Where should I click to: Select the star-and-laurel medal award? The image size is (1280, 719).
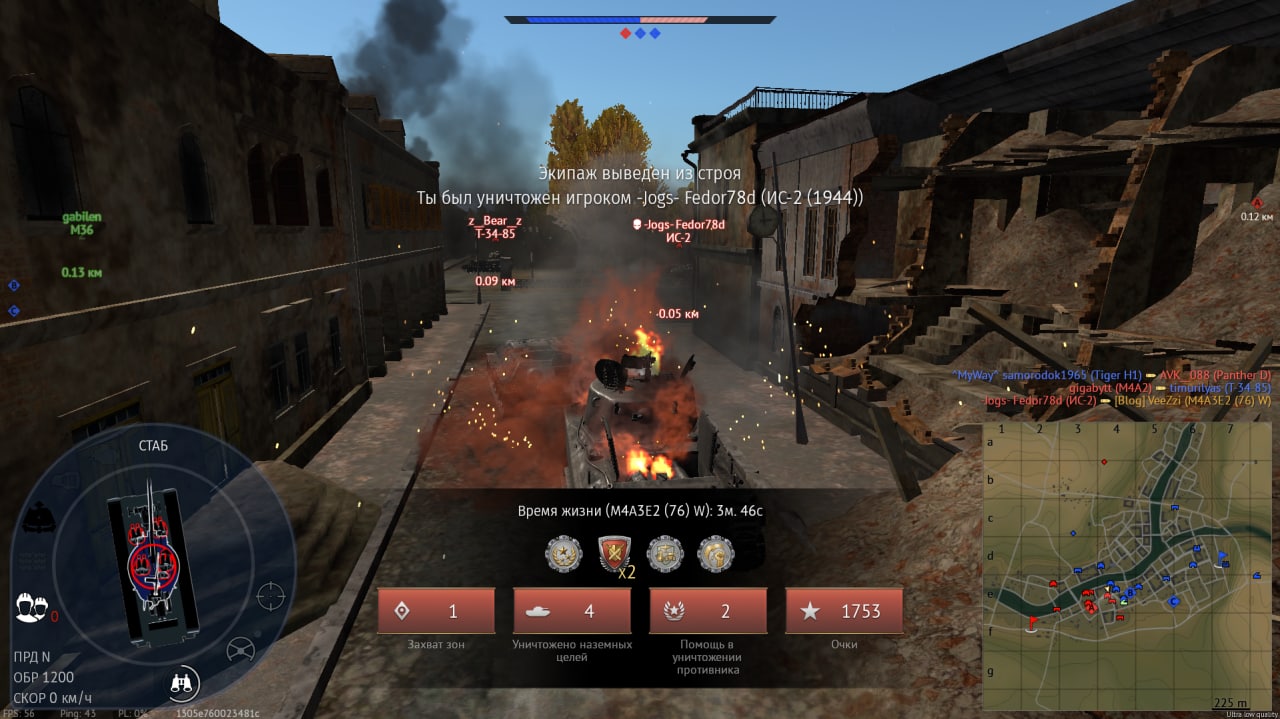click(563, 553)
